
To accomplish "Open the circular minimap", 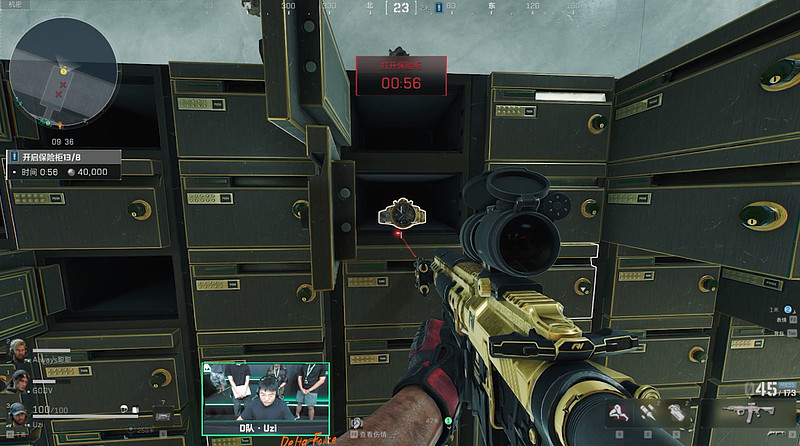I will [60, 77].
